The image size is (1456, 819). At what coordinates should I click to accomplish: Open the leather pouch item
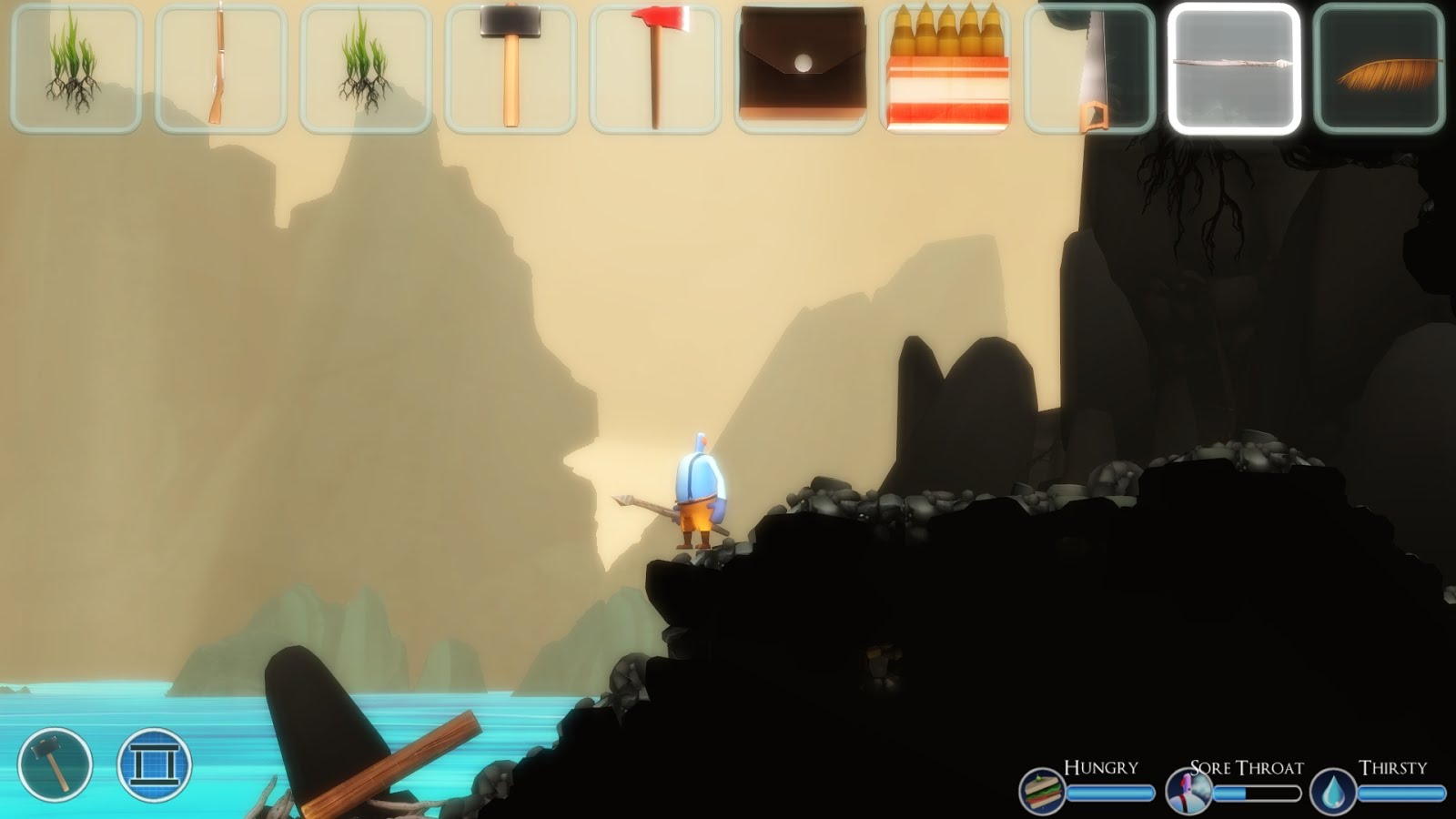pos(799,66)
